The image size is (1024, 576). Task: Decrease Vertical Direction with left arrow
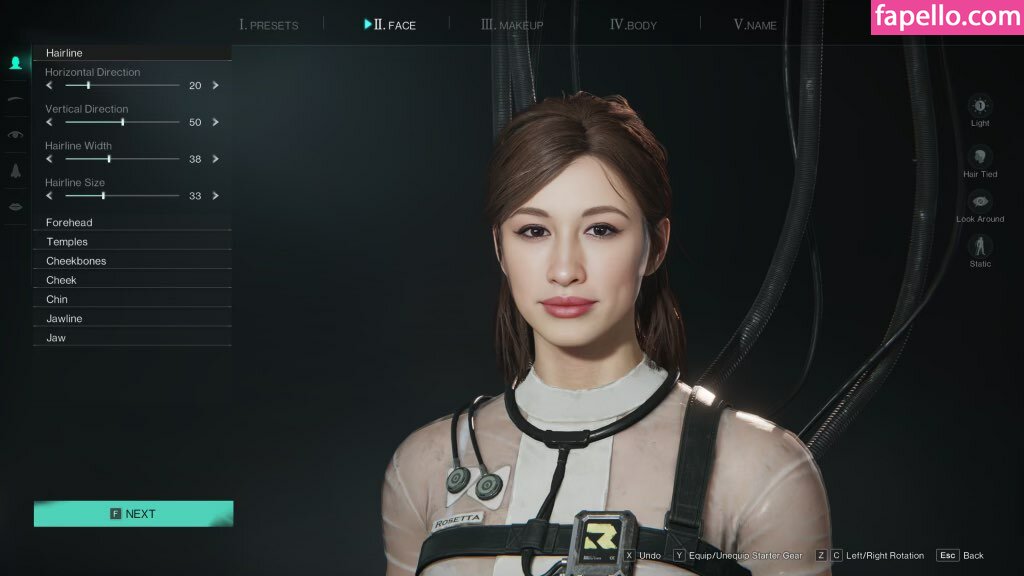coord(49,122)
